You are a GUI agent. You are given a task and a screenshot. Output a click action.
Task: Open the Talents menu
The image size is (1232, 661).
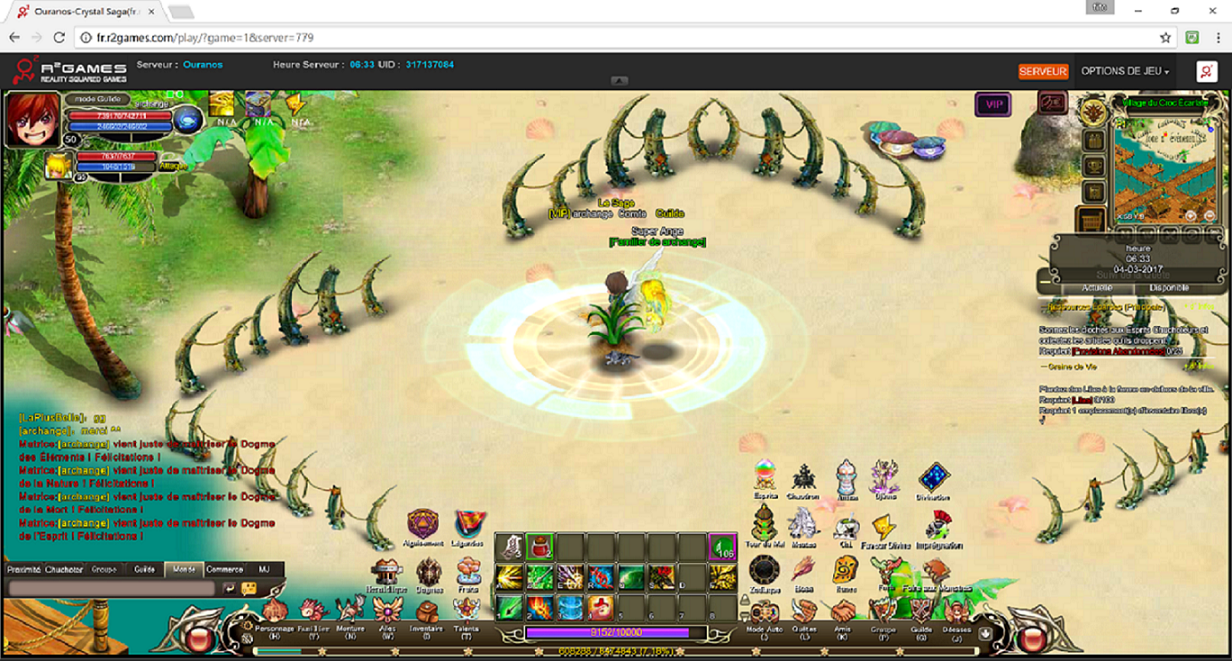click(x=466, y=612)
